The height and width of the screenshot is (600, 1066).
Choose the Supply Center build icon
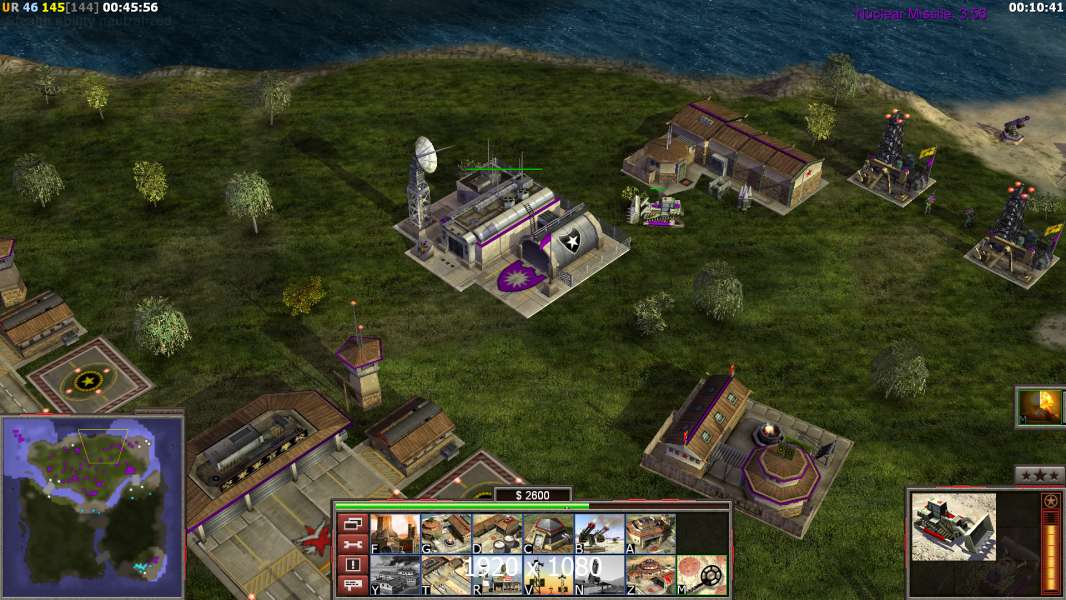(x=496, y=533)
